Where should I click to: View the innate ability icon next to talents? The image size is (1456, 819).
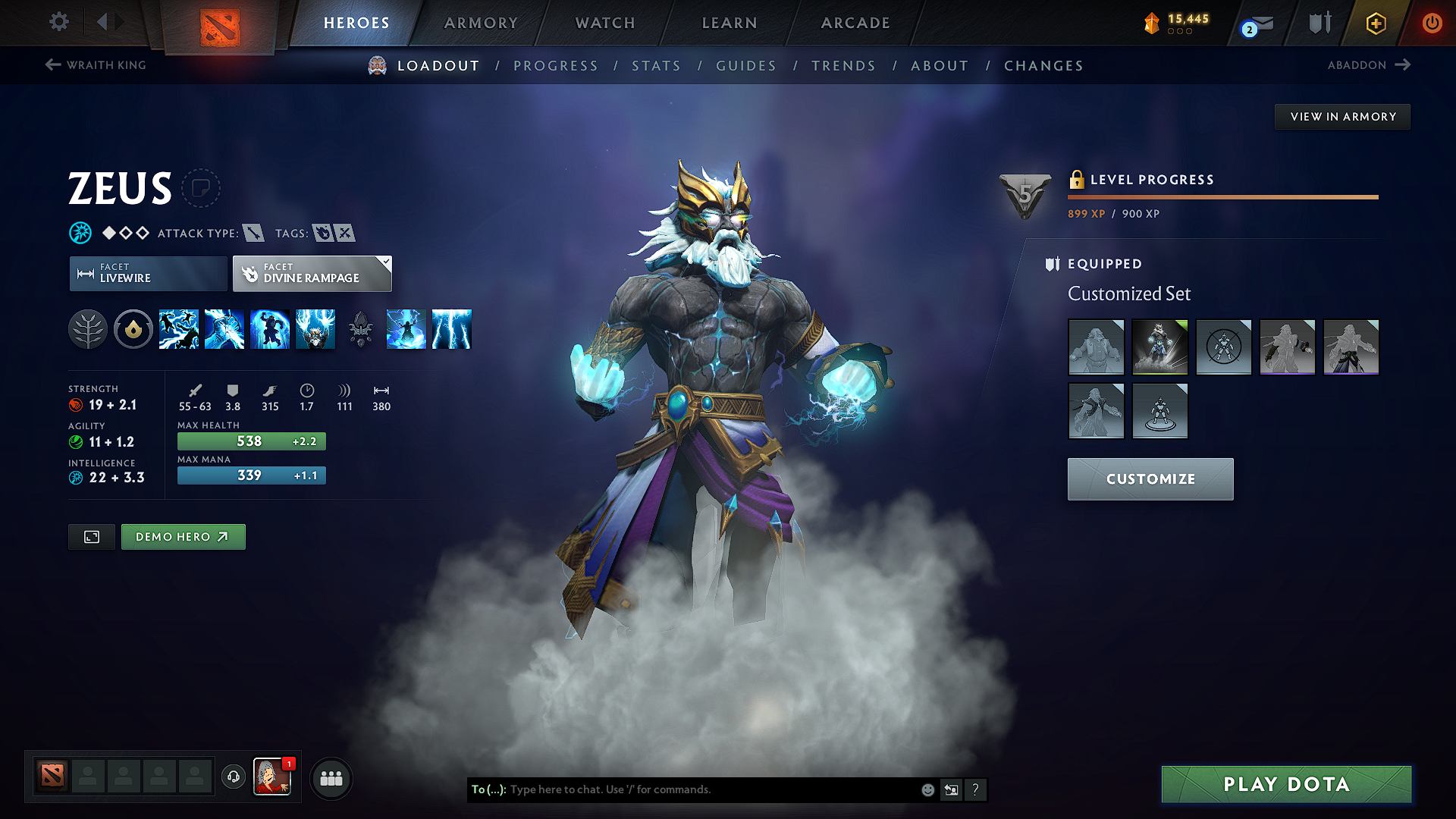[133, 329]
